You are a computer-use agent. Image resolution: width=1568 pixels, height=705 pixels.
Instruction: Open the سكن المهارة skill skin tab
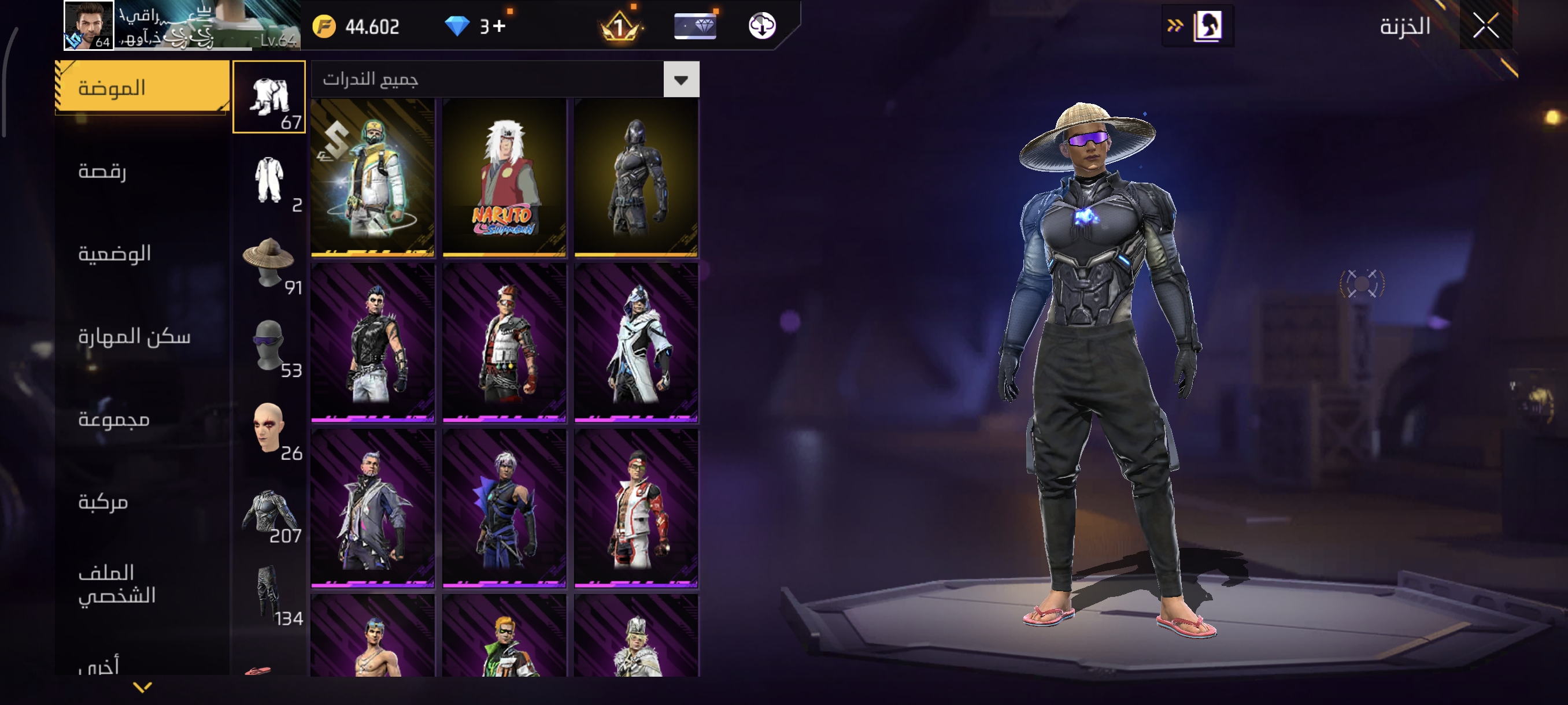click(134, 336)
